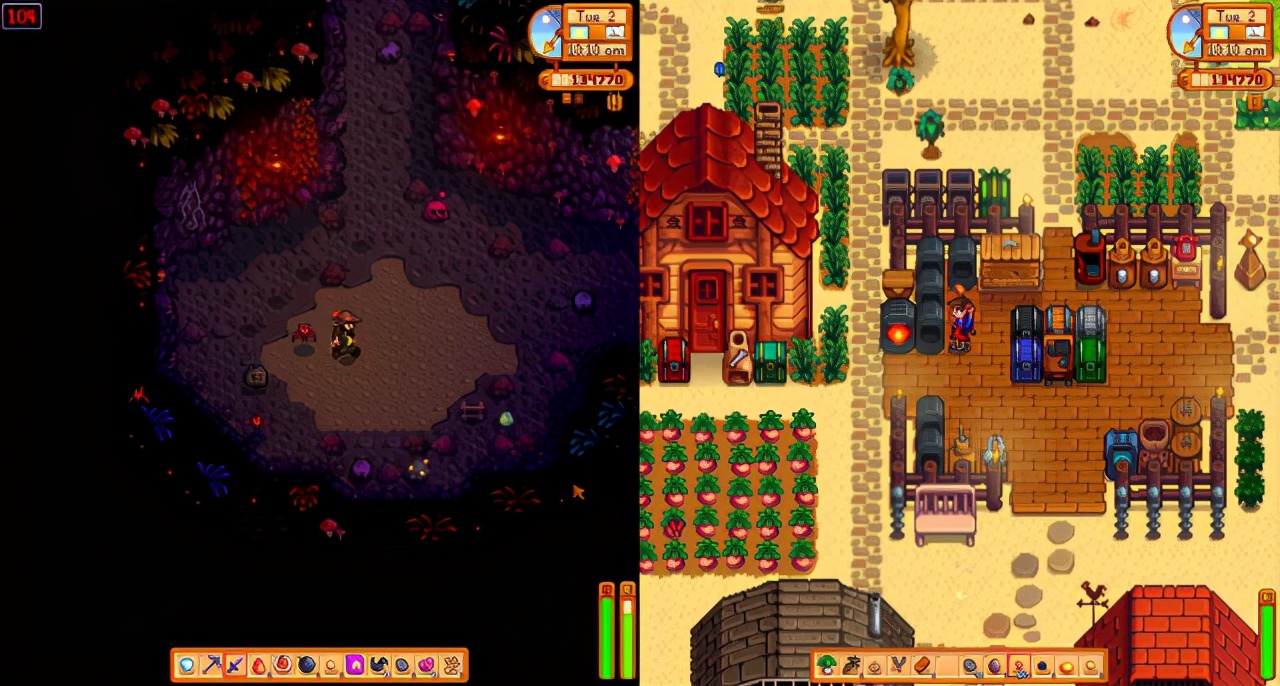Screen dimensions: 1280x686
Task: Choose the pink gem hotbar slot
Action: click(x=426, y=665)
